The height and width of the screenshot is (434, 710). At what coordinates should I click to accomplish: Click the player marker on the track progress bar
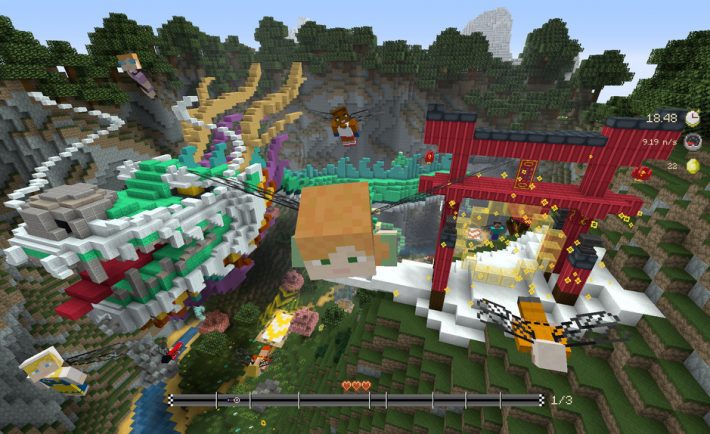(235, 400)
